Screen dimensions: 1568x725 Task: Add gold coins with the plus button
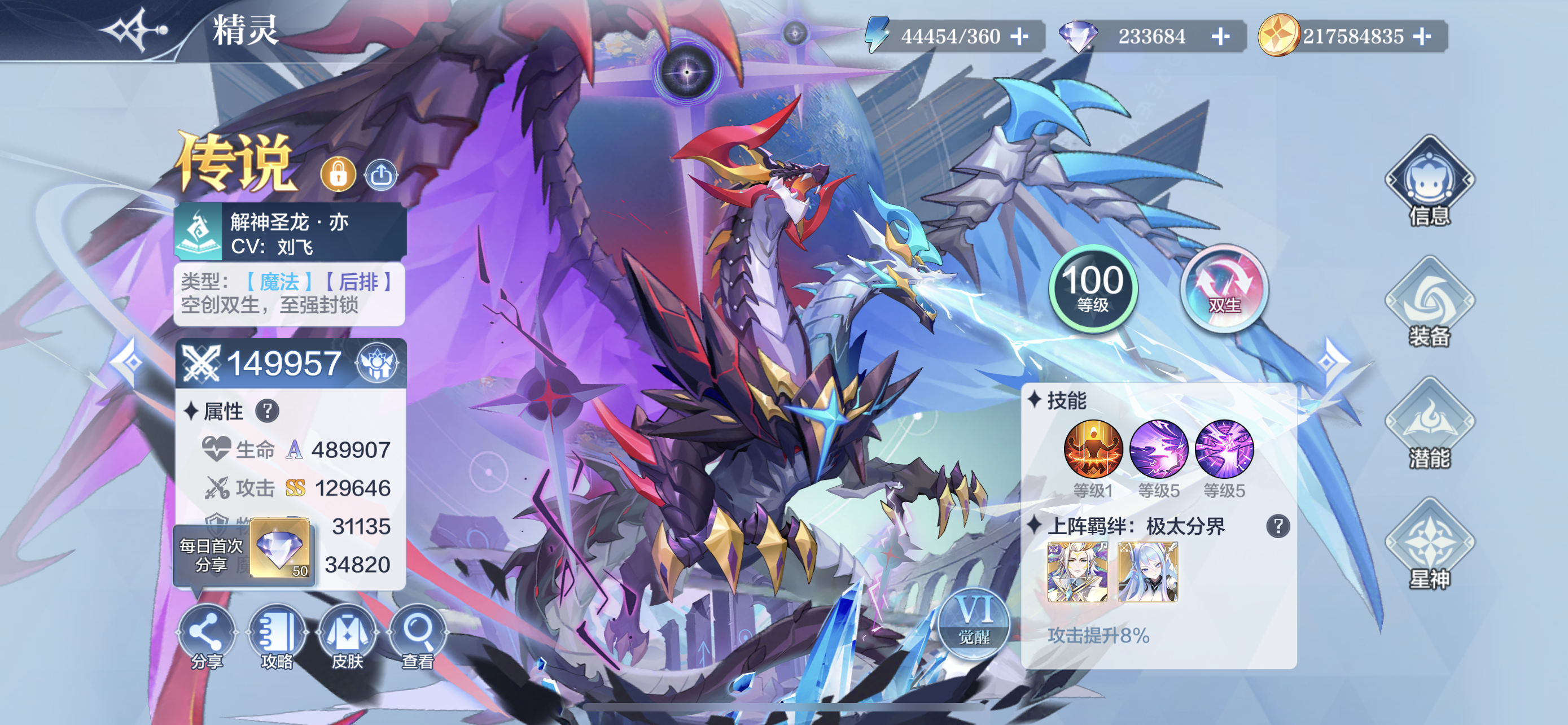click(1422, 37)
